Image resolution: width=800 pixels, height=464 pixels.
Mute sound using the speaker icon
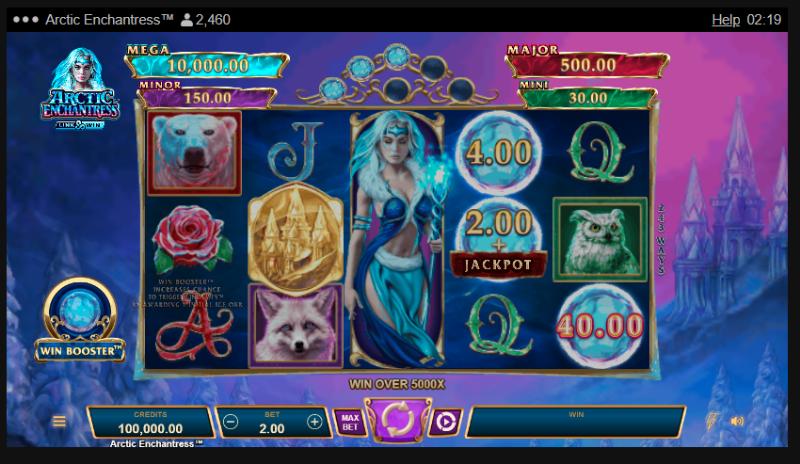click(738, 421)
